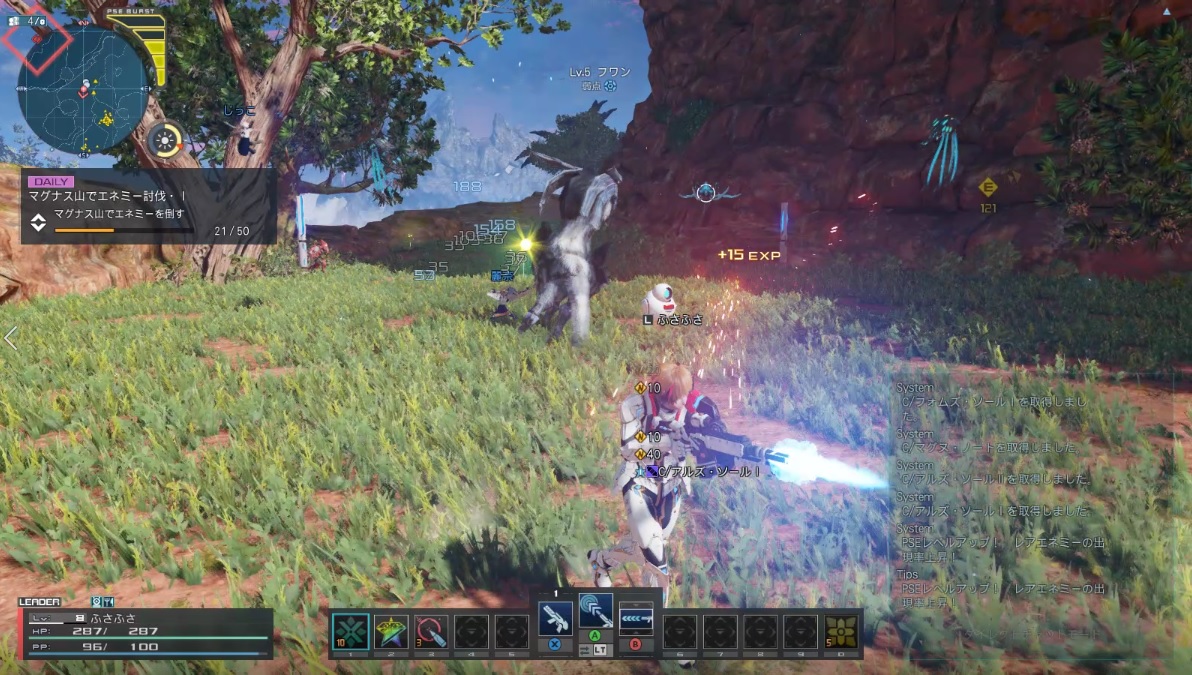Activate the rainbow star gem in slot 2
This screenshot has width=1192, height=675.
[391, 631]
